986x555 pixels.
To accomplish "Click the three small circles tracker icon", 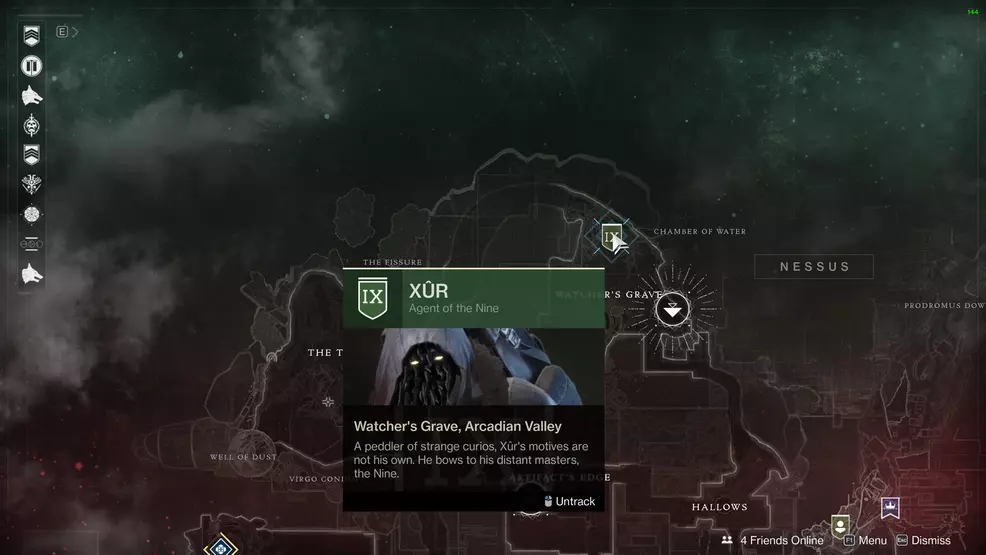I will [32, 243].
